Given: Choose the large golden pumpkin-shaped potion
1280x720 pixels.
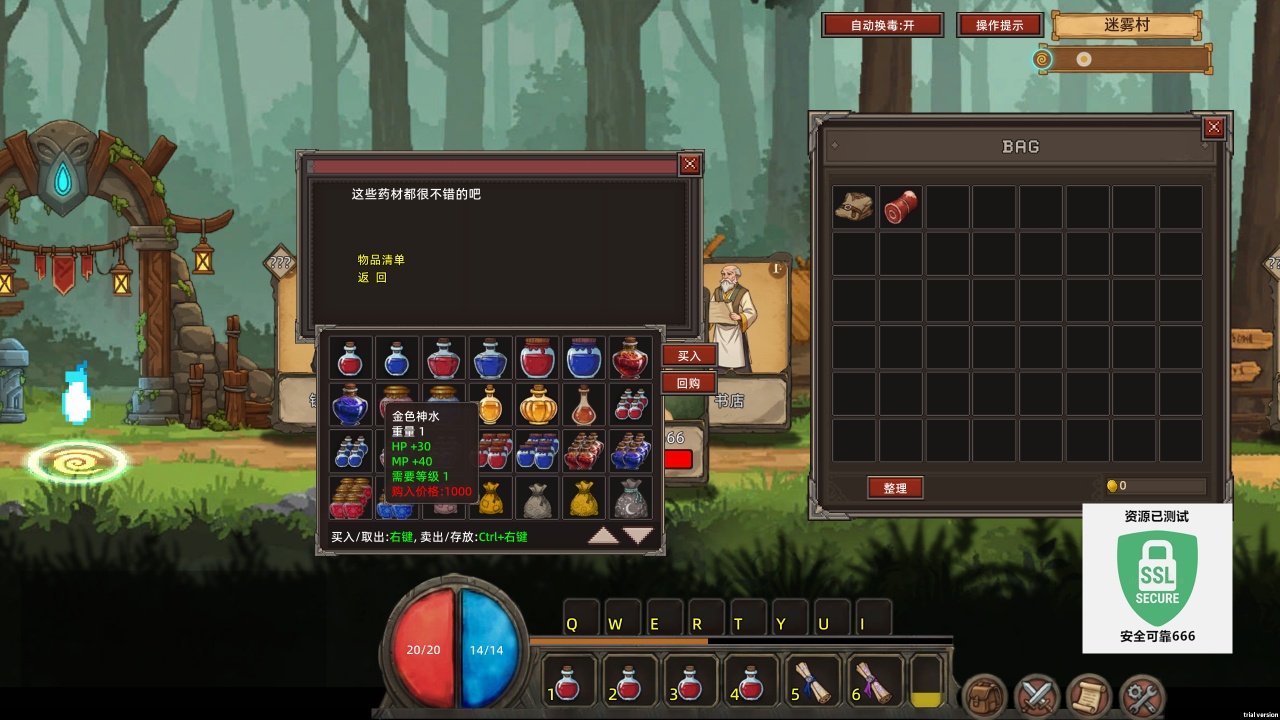Looking at the screenshot, I should point(537,405).
